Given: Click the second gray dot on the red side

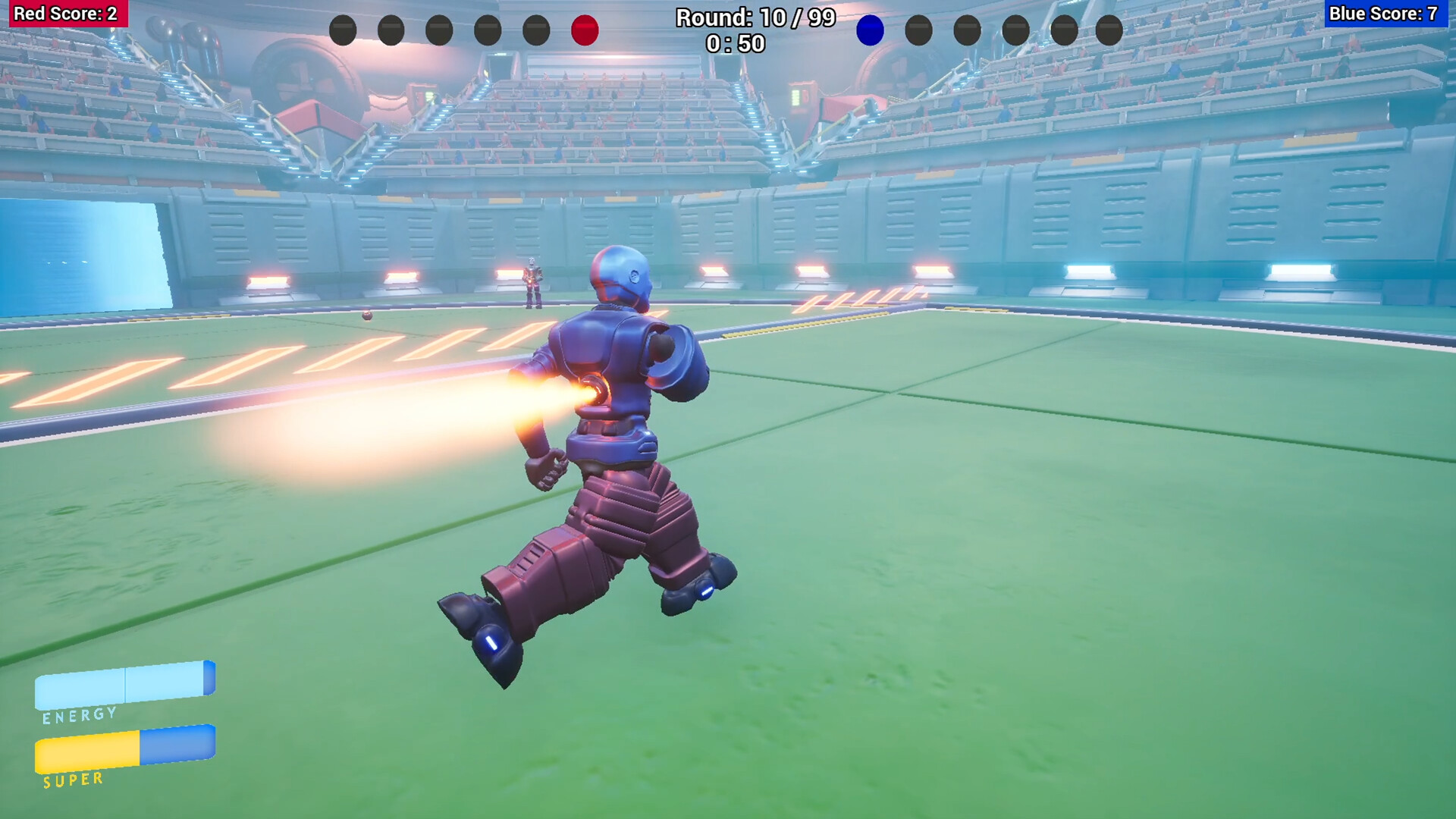Looking at the screenshot, I should [x=390, y=31].
